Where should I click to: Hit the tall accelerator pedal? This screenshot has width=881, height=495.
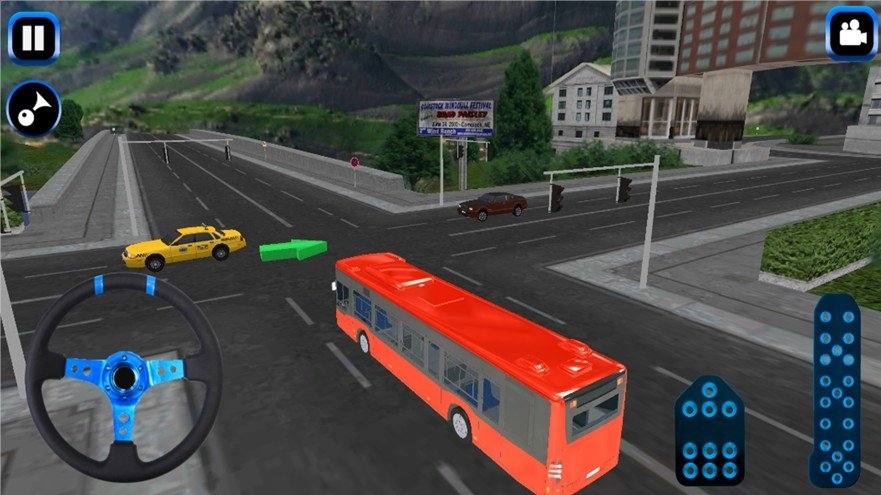click(x=835, y=389)
